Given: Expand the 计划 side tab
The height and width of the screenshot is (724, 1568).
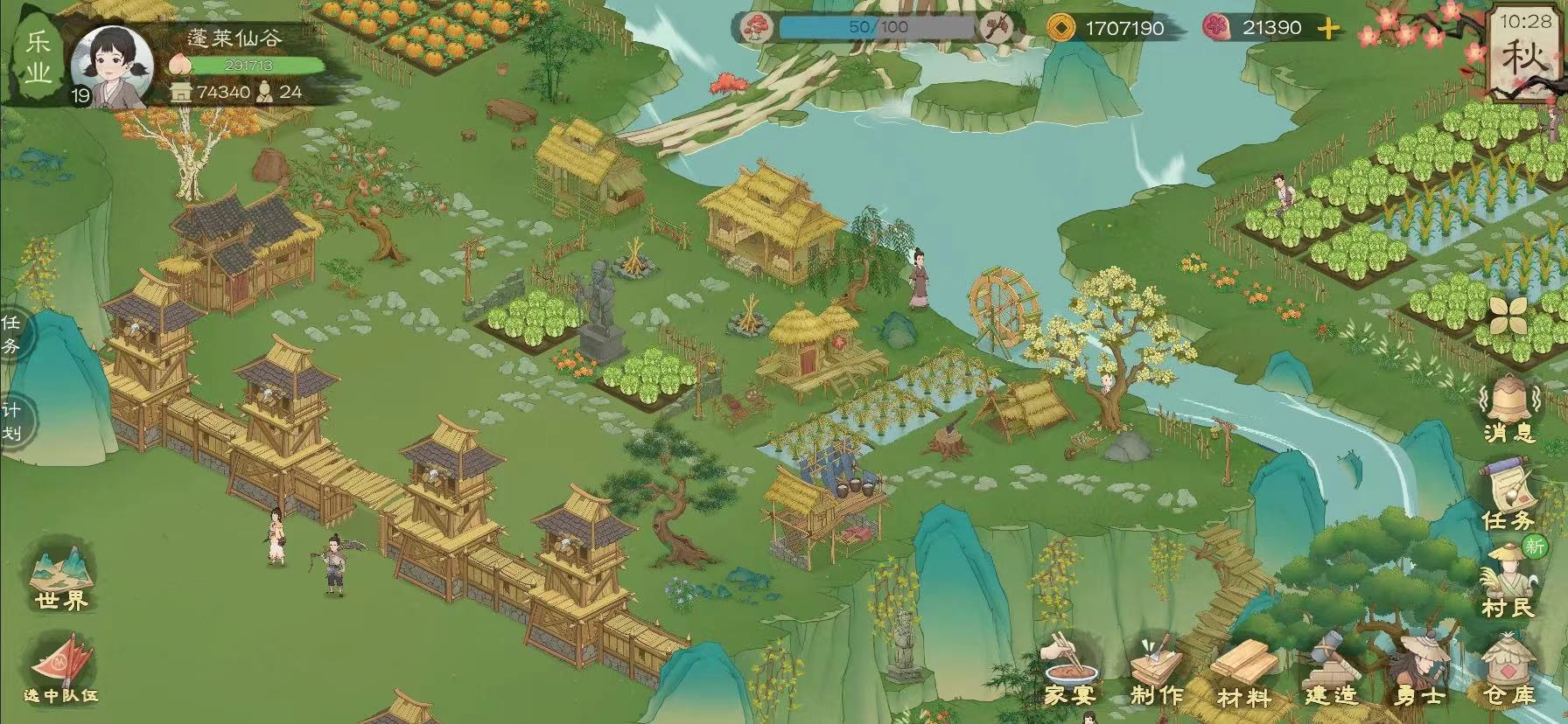Looking at the screenshot, I should [x=12, y=421].
